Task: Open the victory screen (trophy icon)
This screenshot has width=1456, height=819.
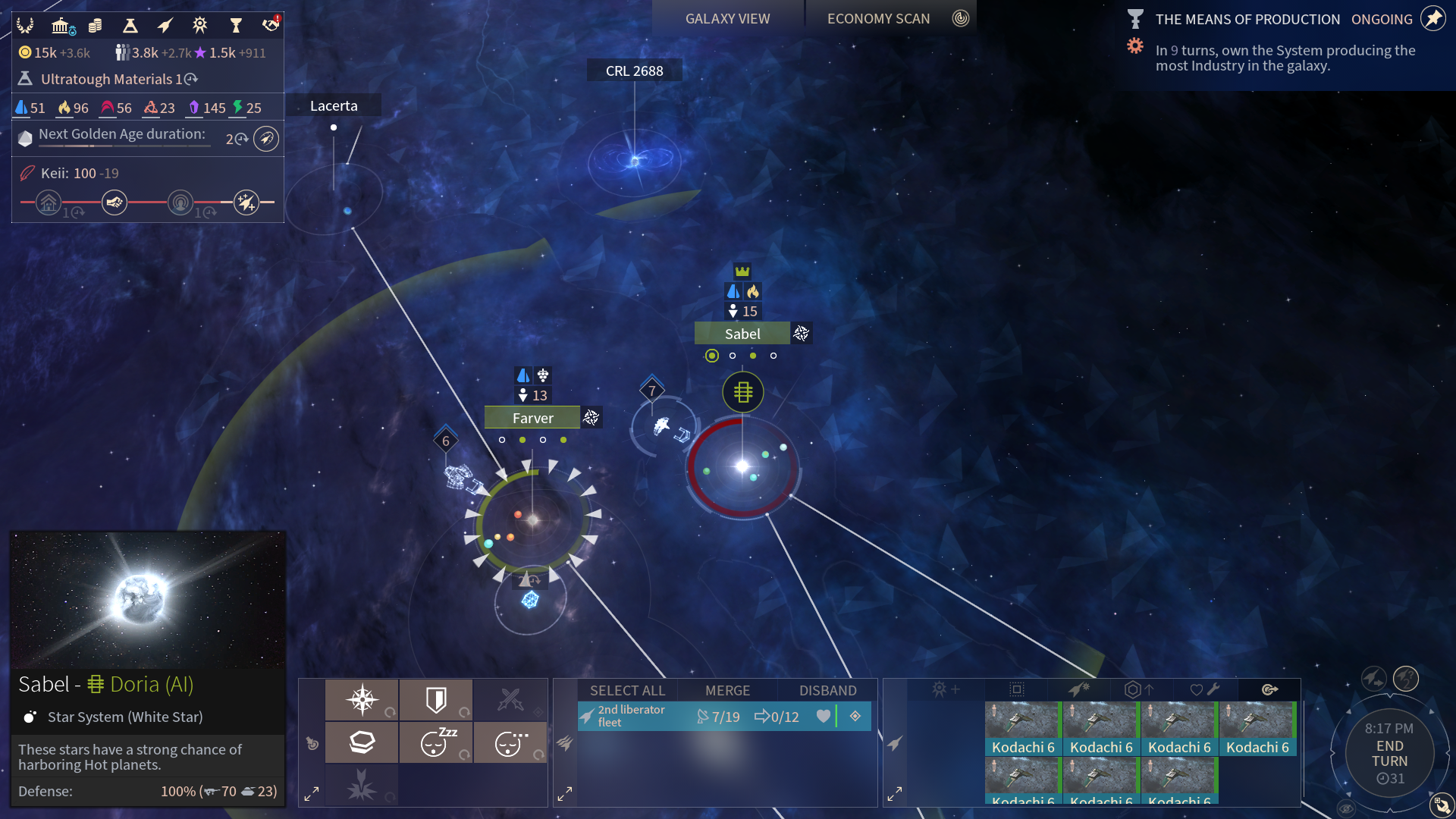Action: (236, 26)
